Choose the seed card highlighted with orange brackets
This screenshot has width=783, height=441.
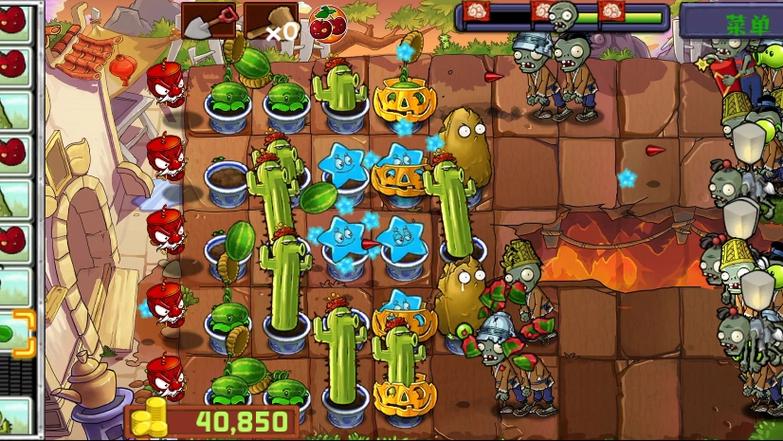coord(15,333)
